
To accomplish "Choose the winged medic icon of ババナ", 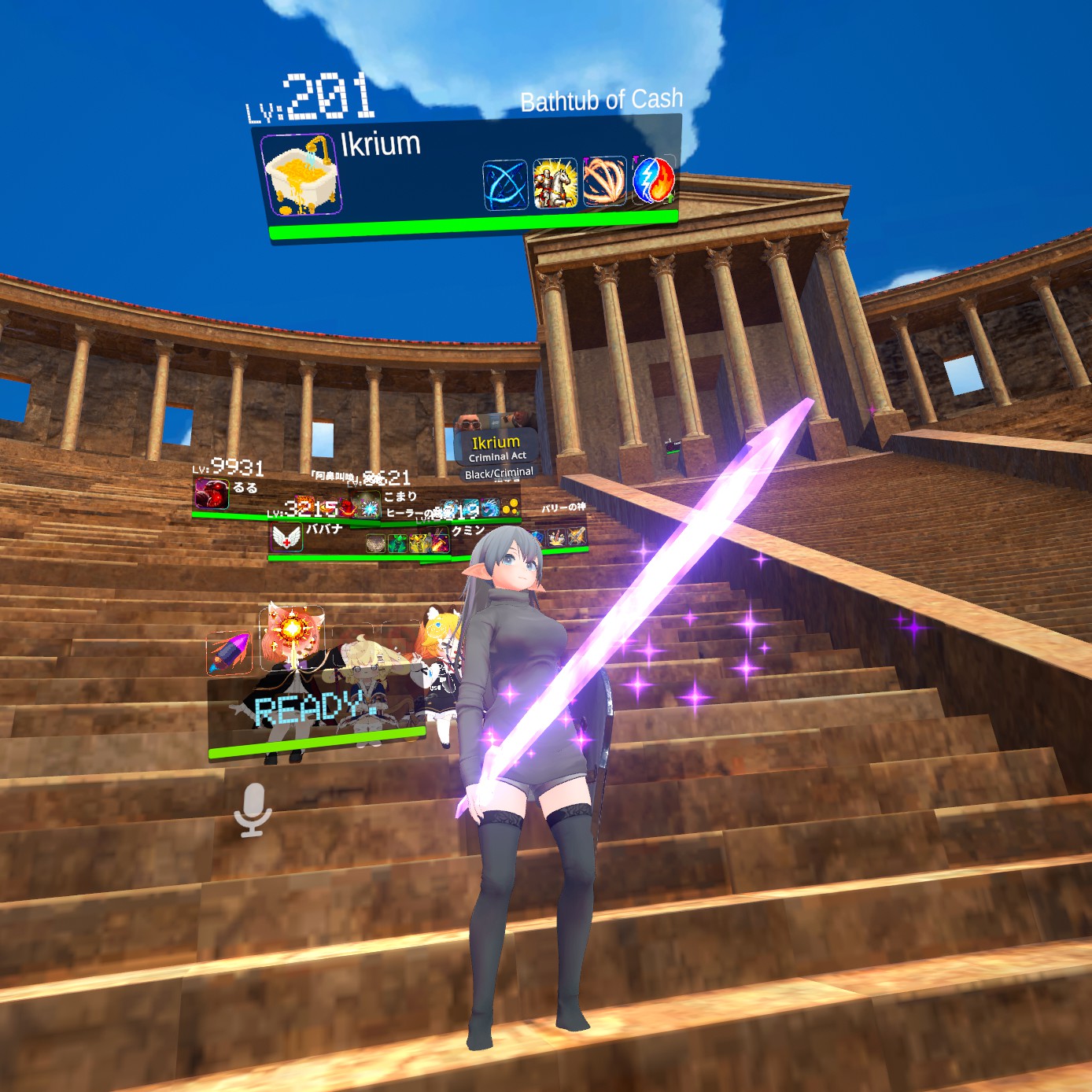I will (286, 538).
